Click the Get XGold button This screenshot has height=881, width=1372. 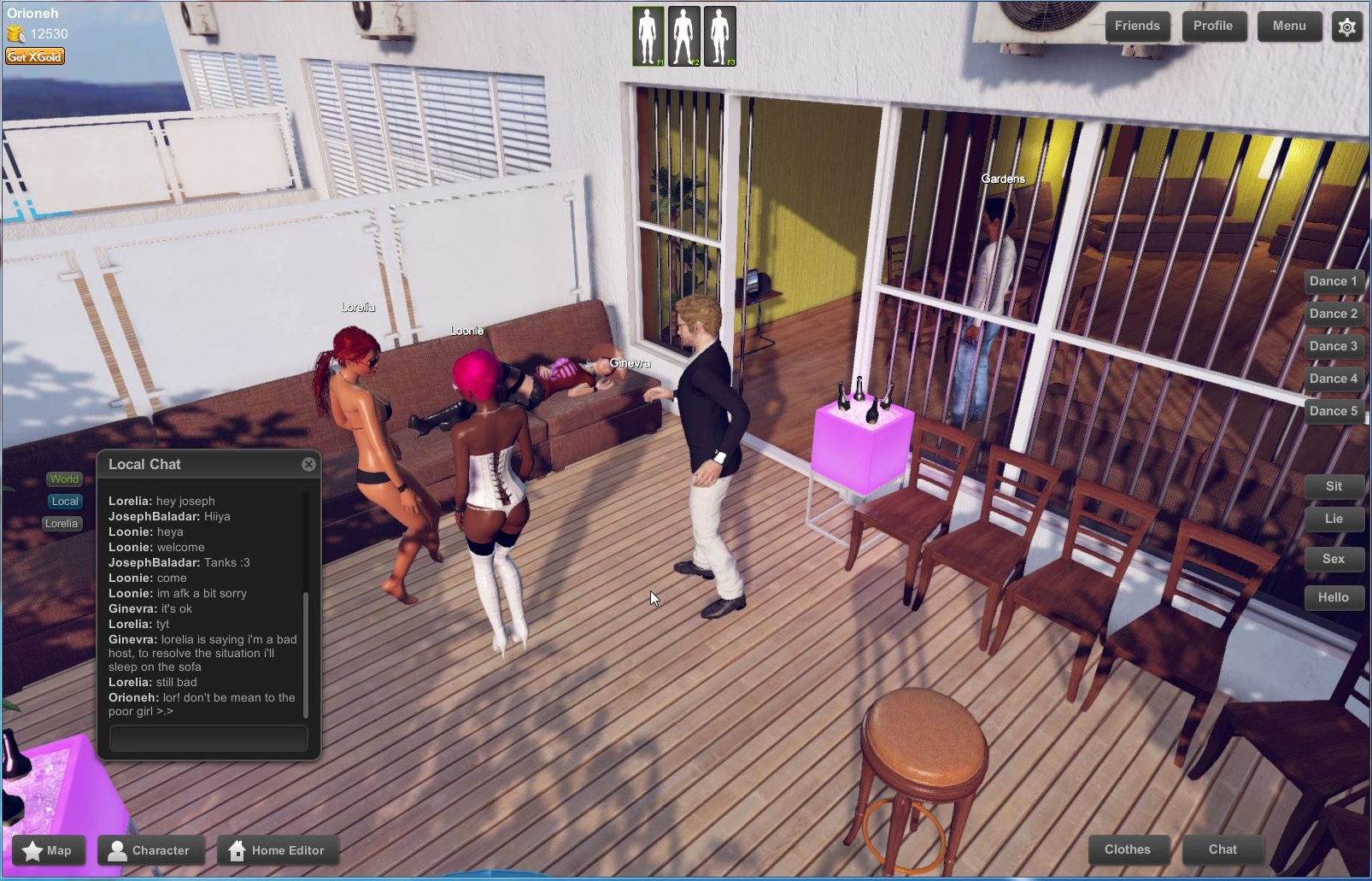click(x=34, y=56)
